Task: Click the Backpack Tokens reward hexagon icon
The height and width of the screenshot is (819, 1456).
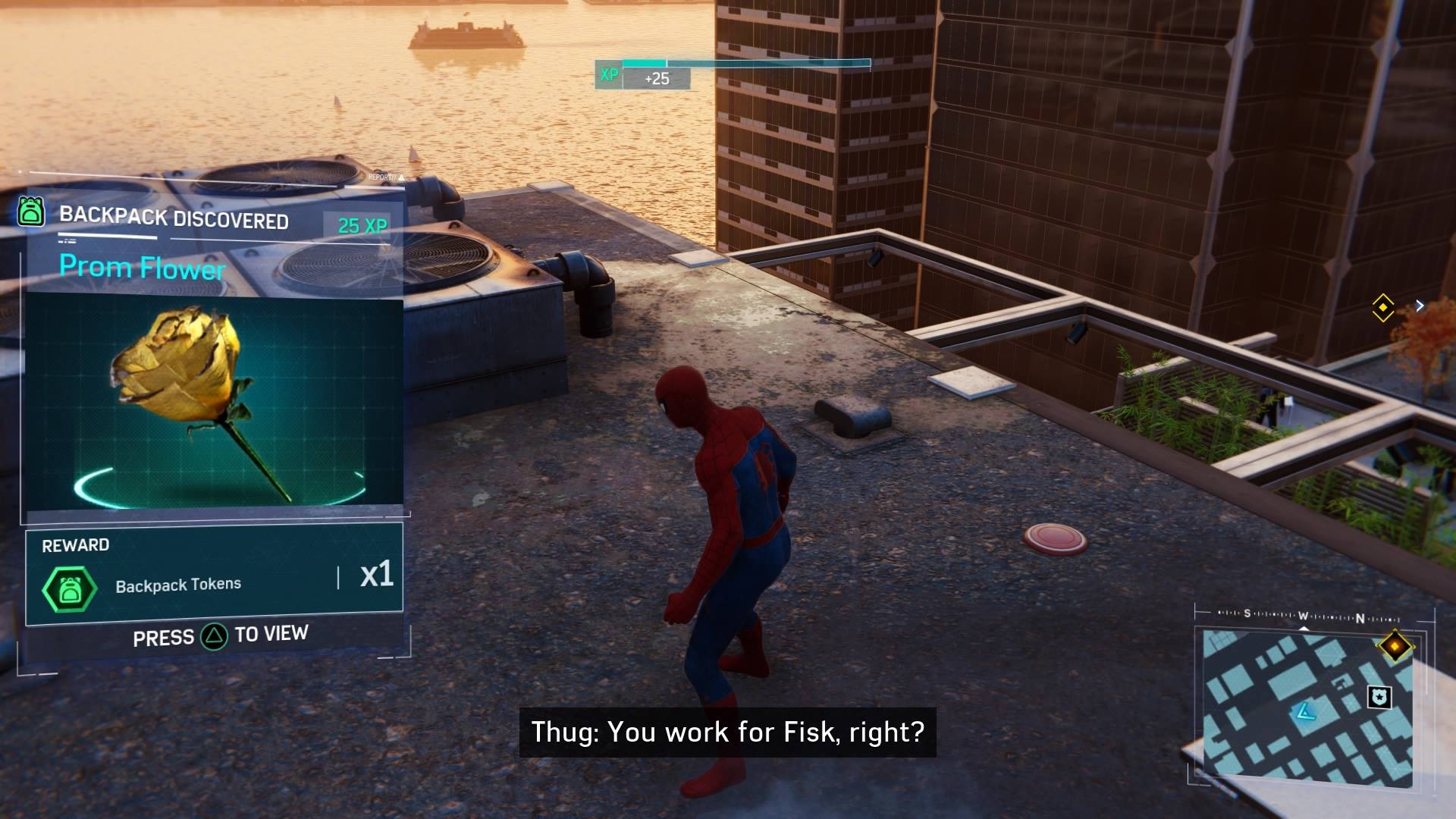Action: pos(70,589)
